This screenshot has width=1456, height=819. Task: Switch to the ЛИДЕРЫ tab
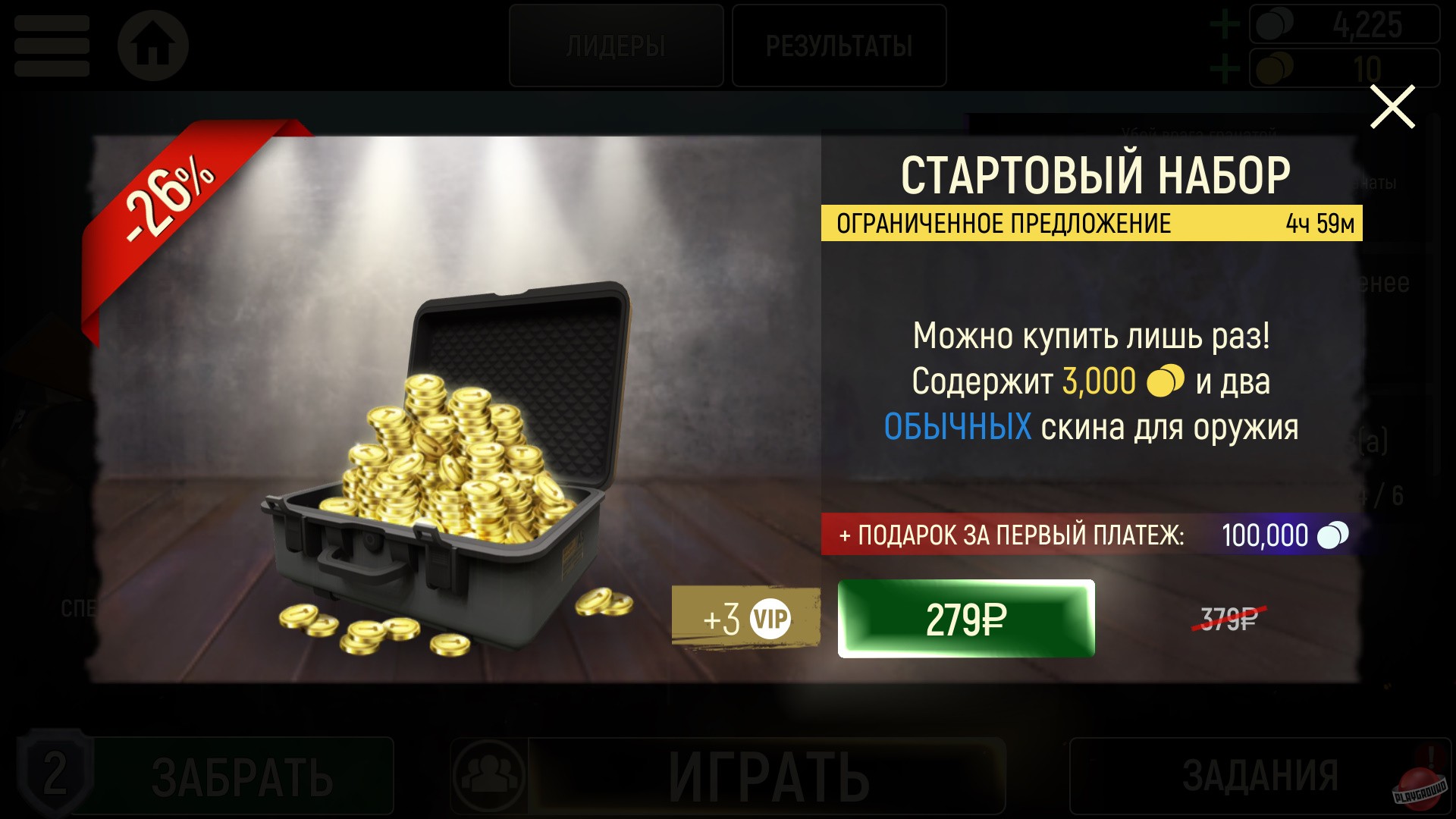pyautogui.click(x=616, y=45)
